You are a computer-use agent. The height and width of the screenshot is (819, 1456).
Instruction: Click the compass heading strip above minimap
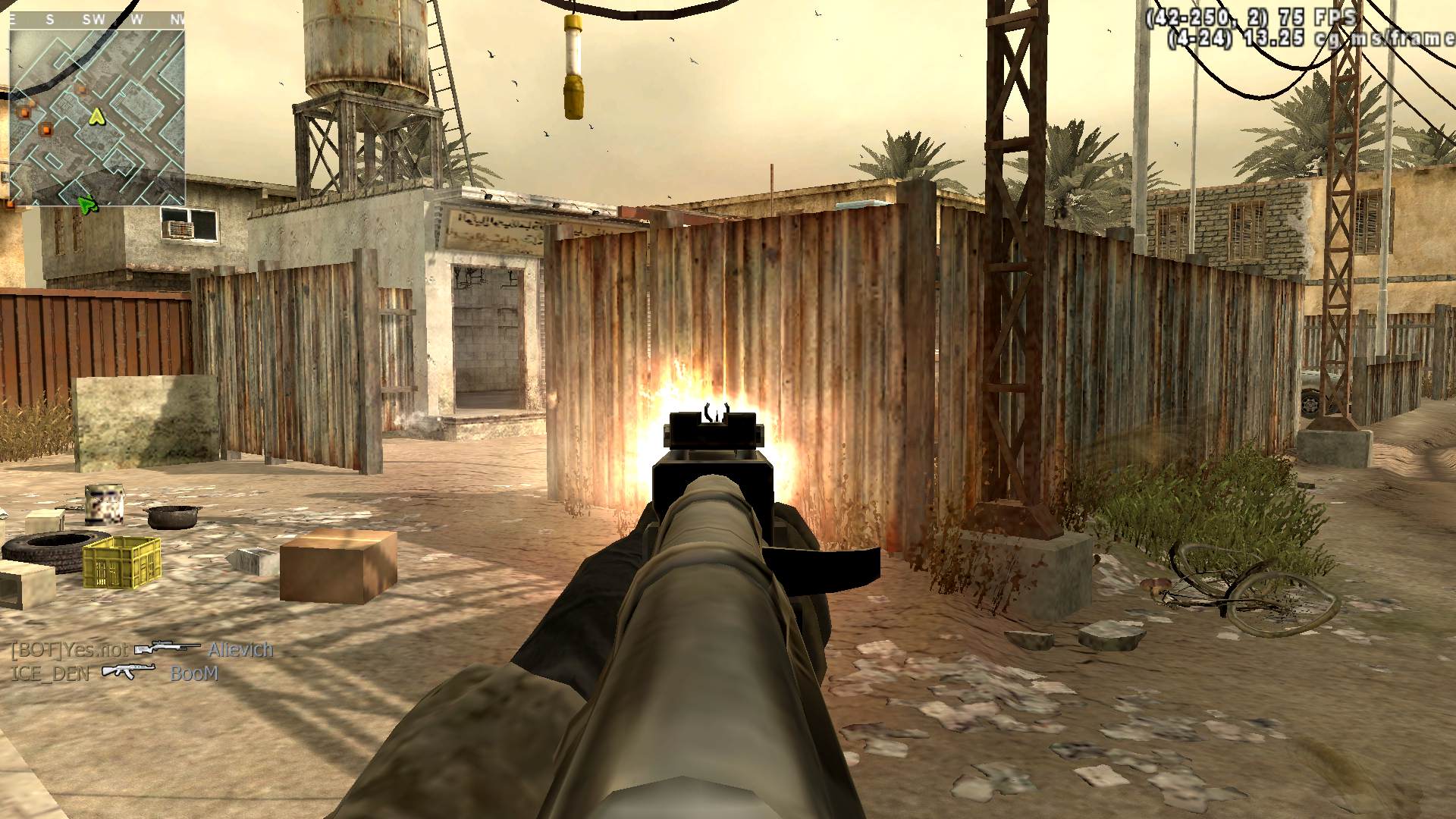coord(97,20)
